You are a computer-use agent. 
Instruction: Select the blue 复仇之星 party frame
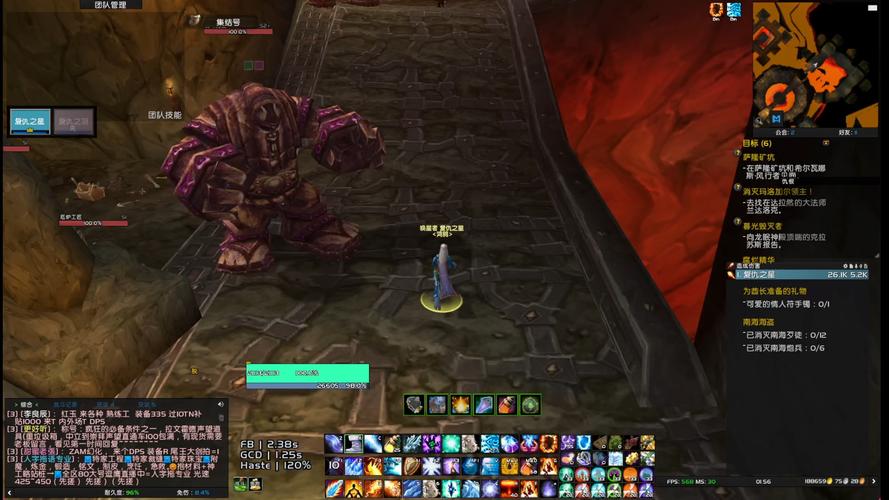click(29, 121)
